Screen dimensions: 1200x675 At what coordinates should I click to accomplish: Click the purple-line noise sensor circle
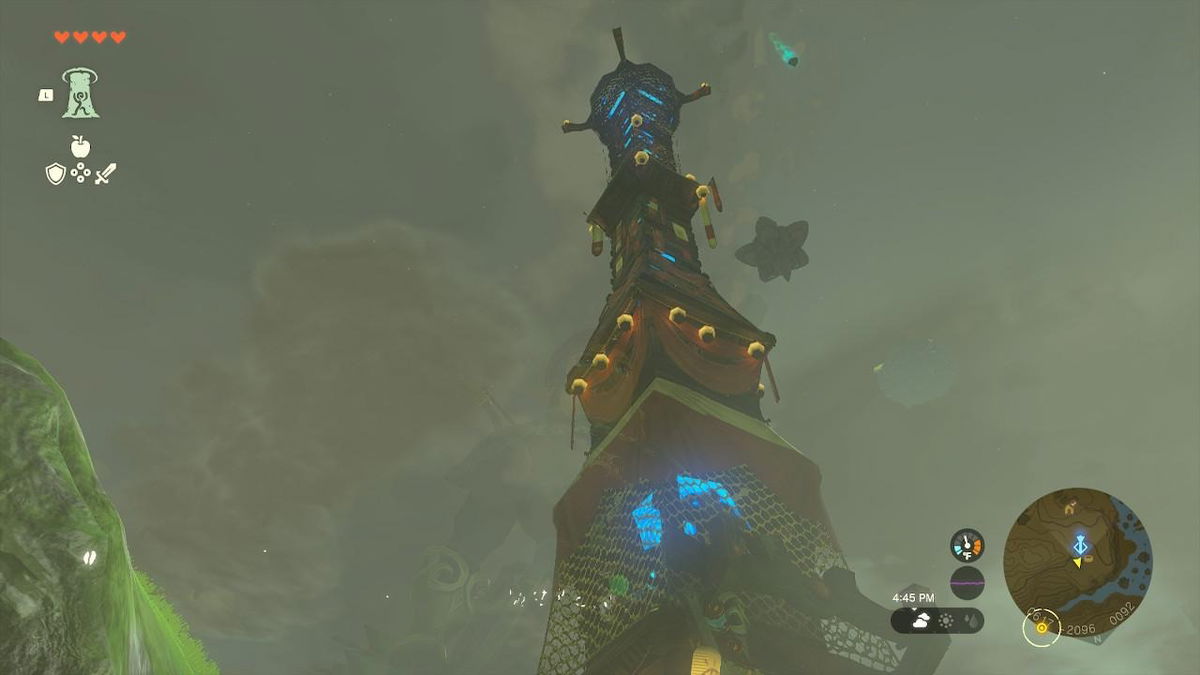tap(967, 582)
